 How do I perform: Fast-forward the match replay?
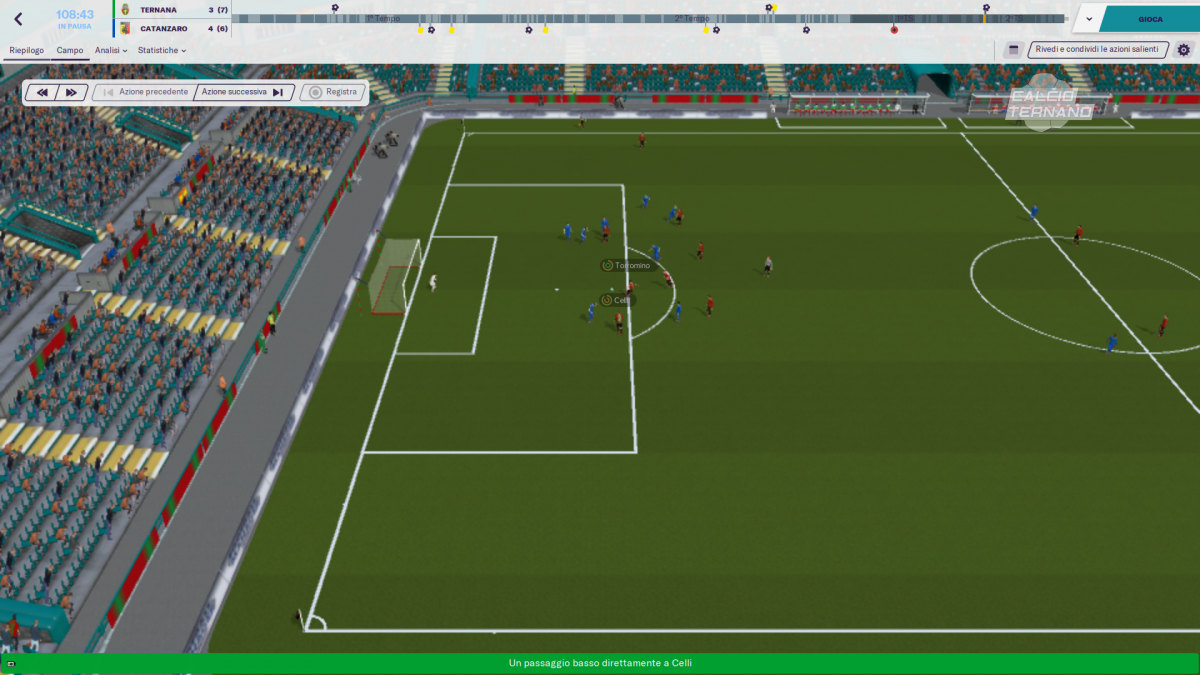click(x=71, y=92)
